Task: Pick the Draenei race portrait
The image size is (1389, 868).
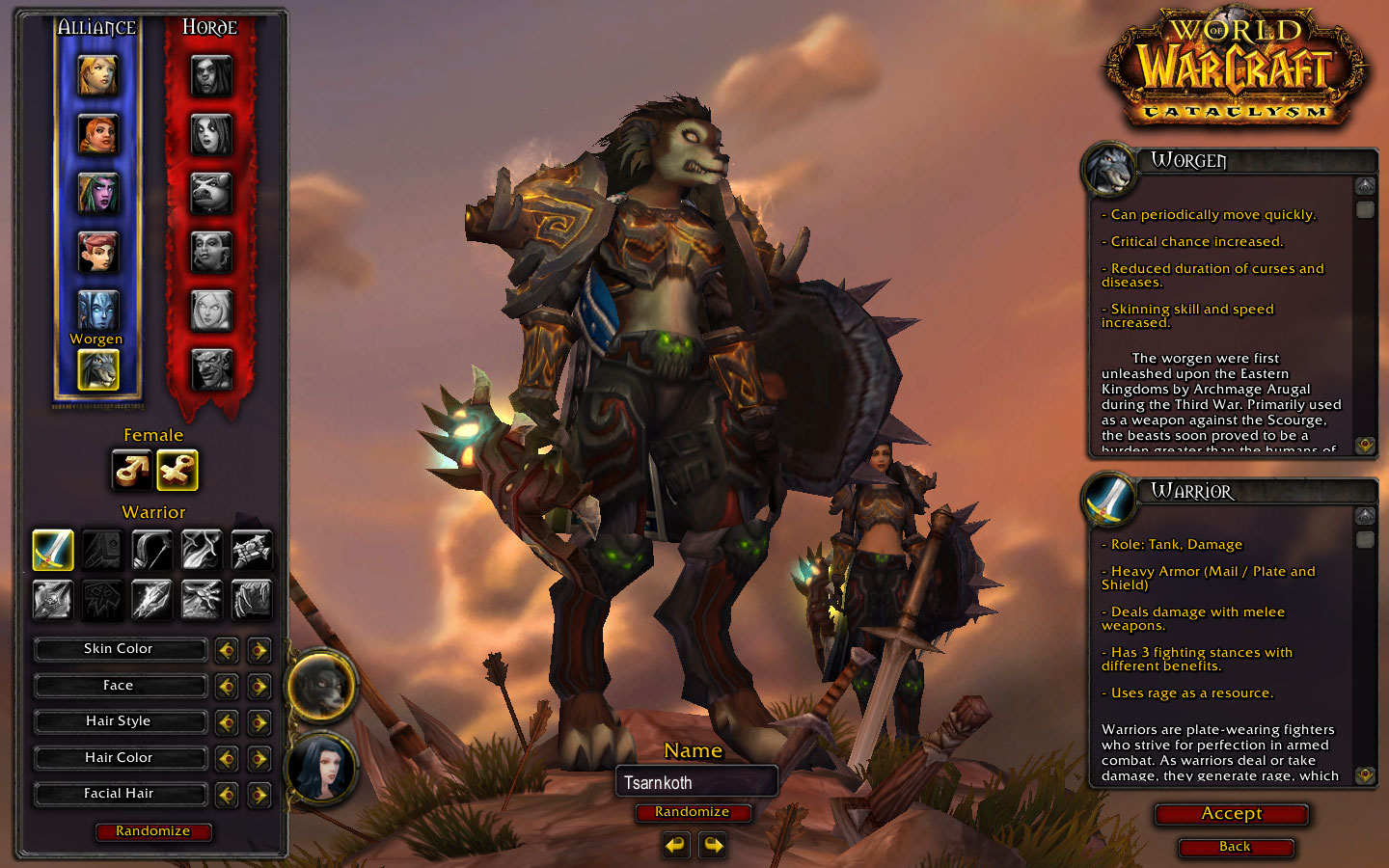Action: click(97, 311)
